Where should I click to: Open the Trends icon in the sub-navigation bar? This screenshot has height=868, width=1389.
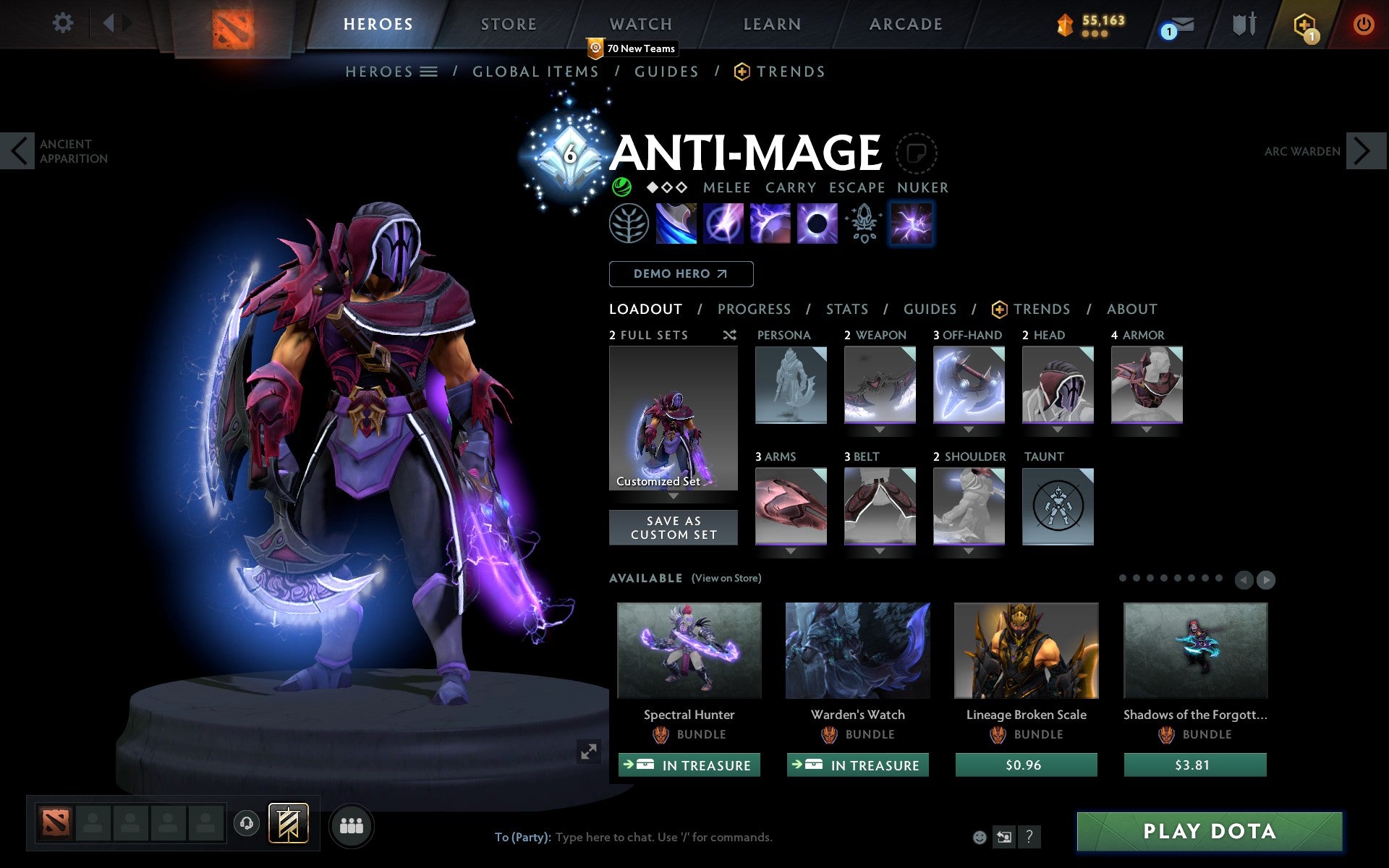[x=739, y=71]
